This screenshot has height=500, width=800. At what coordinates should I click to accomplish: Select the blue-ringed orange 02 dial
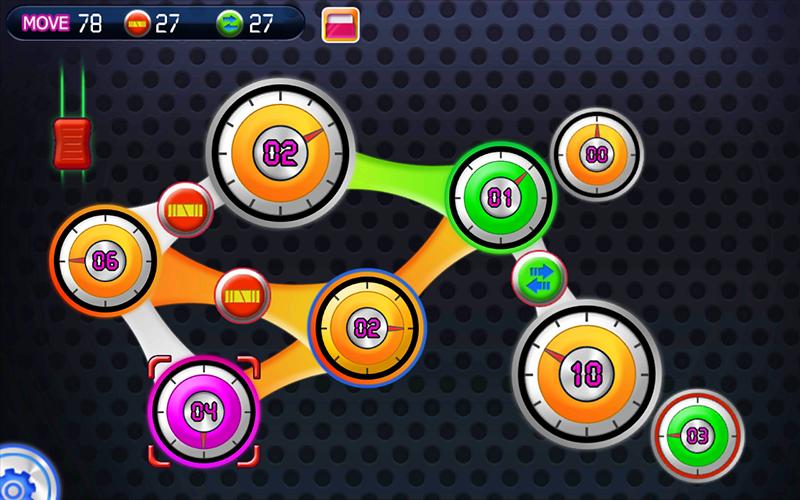[368, 326]
